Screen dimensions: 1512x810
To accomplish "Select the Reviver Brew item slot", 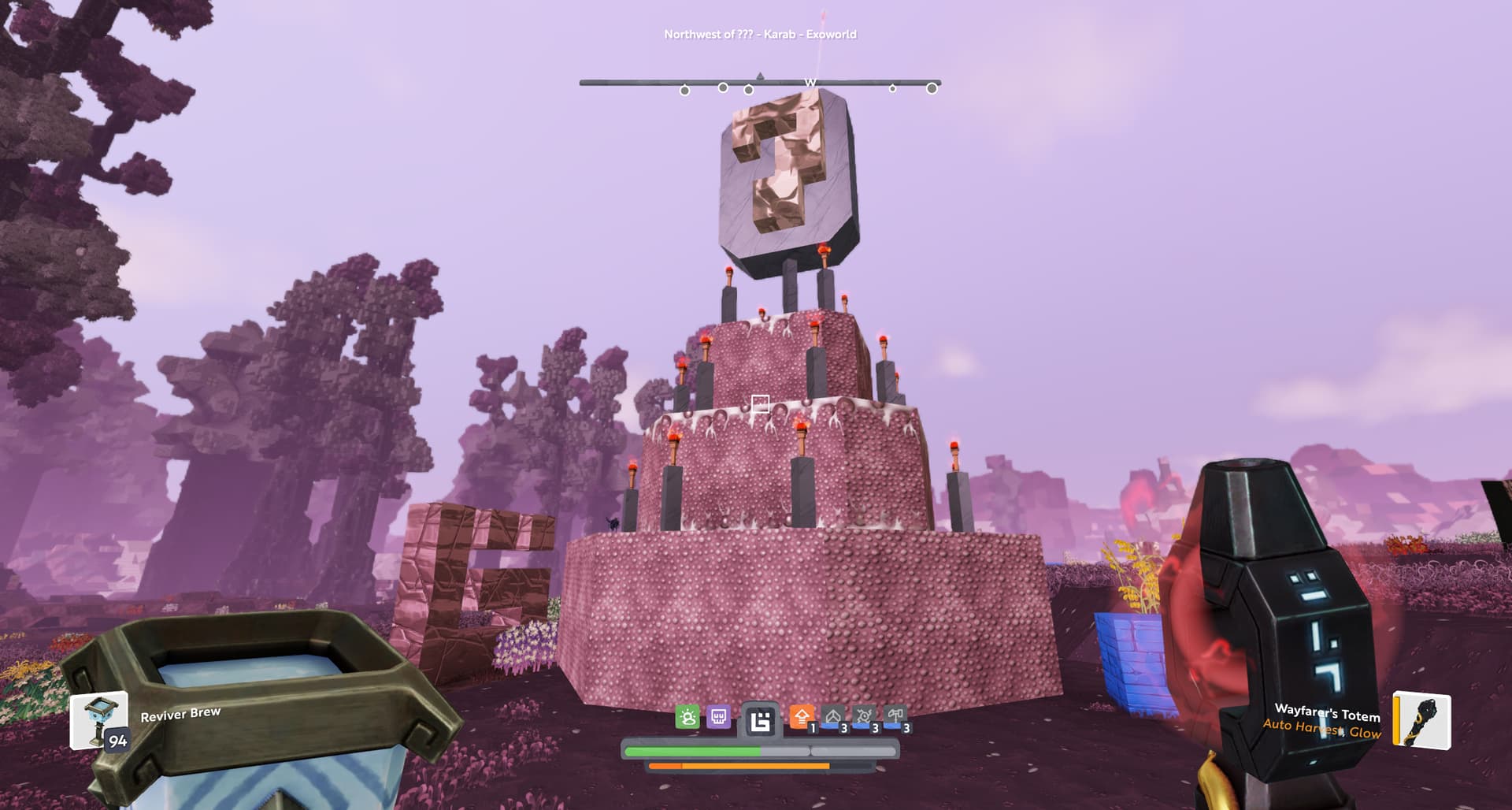I will (x=99, y=721).
